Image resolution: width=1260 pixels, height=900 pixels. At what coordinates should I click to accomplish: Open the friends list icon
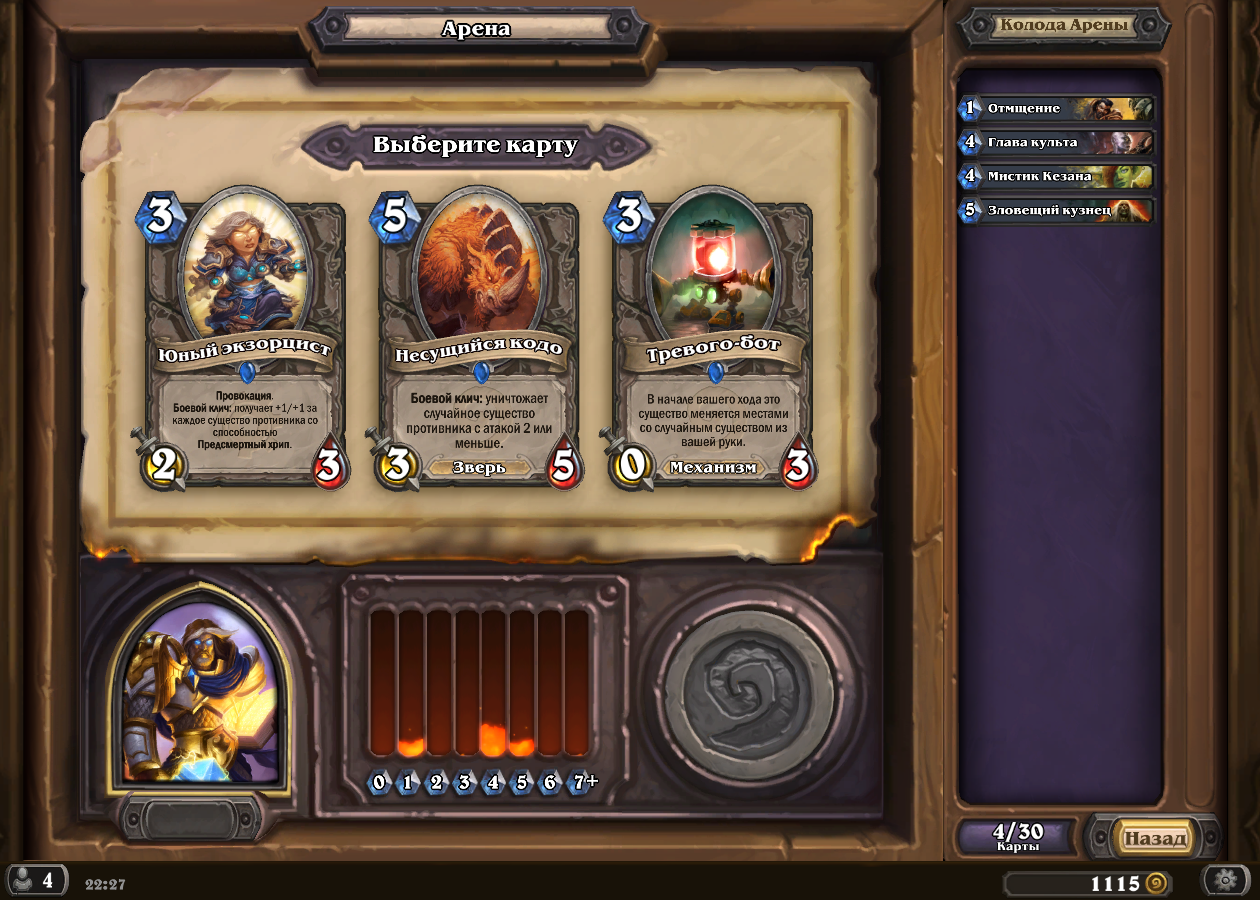click(x=36, y=880)
